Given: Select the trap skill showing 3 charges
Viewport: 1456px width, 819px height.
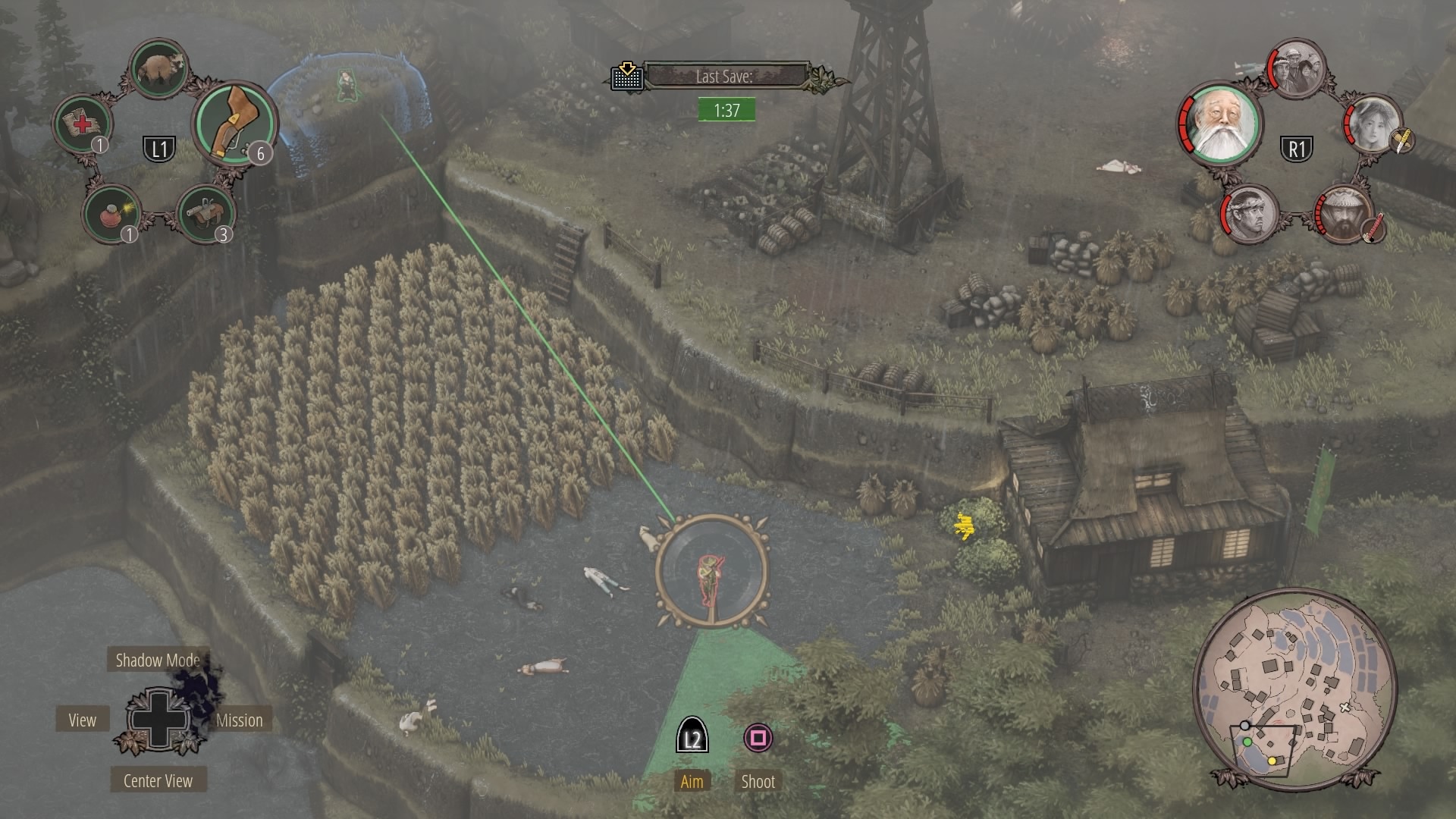Looking at the screenshot, I should 206,213.
